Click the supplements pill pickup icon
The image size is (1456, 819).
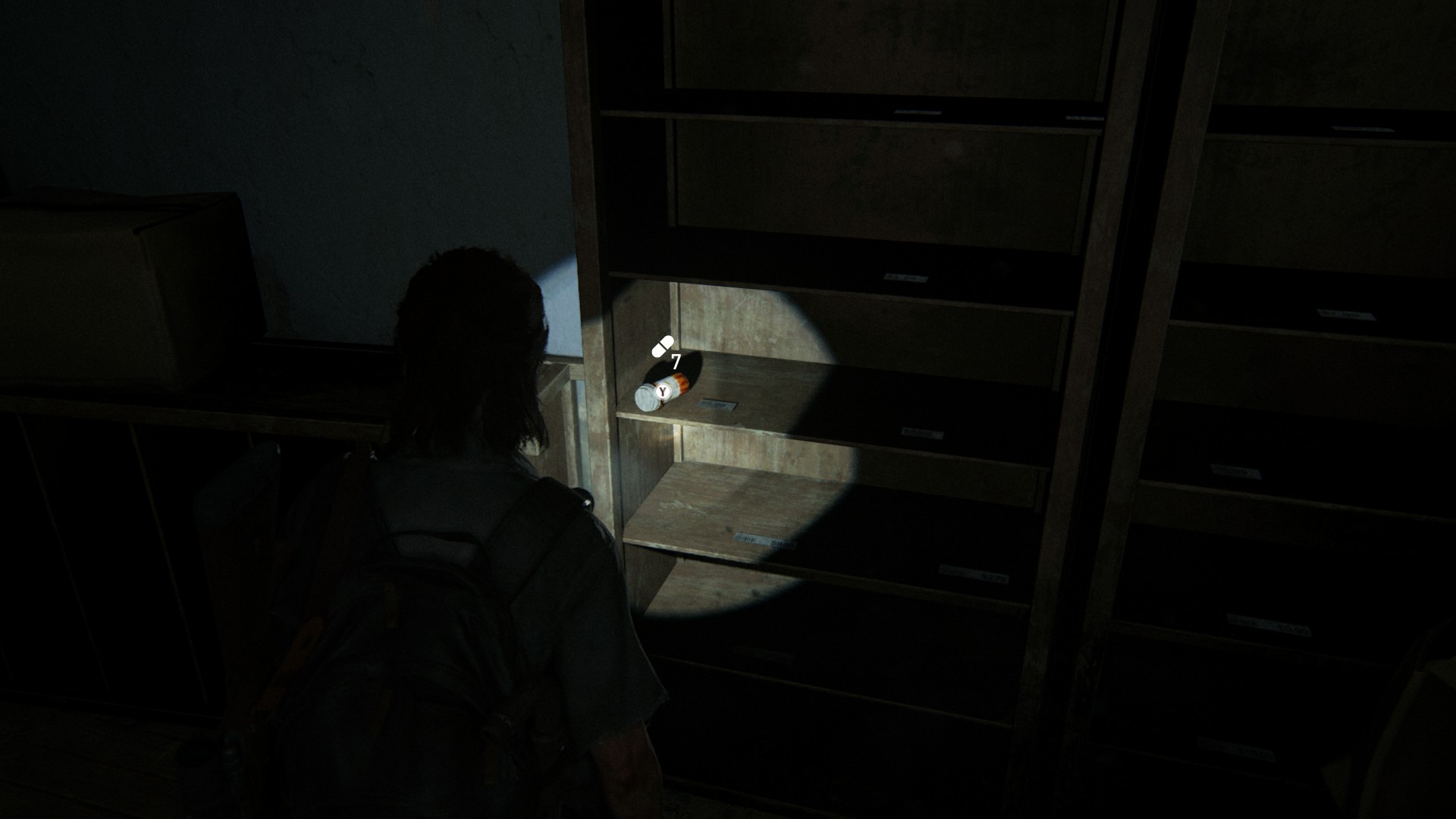(662, 347)
